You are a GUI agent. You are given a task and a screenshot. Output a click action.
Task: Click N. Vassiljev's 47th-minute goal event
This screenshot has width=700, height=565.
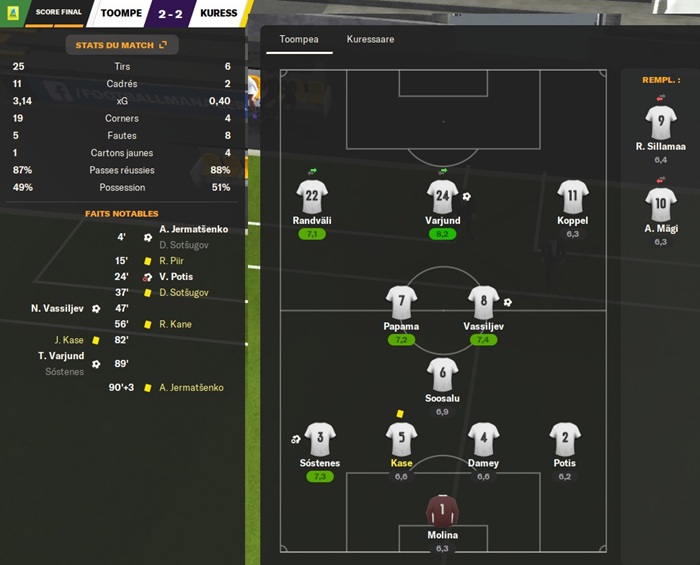point(62,309)
